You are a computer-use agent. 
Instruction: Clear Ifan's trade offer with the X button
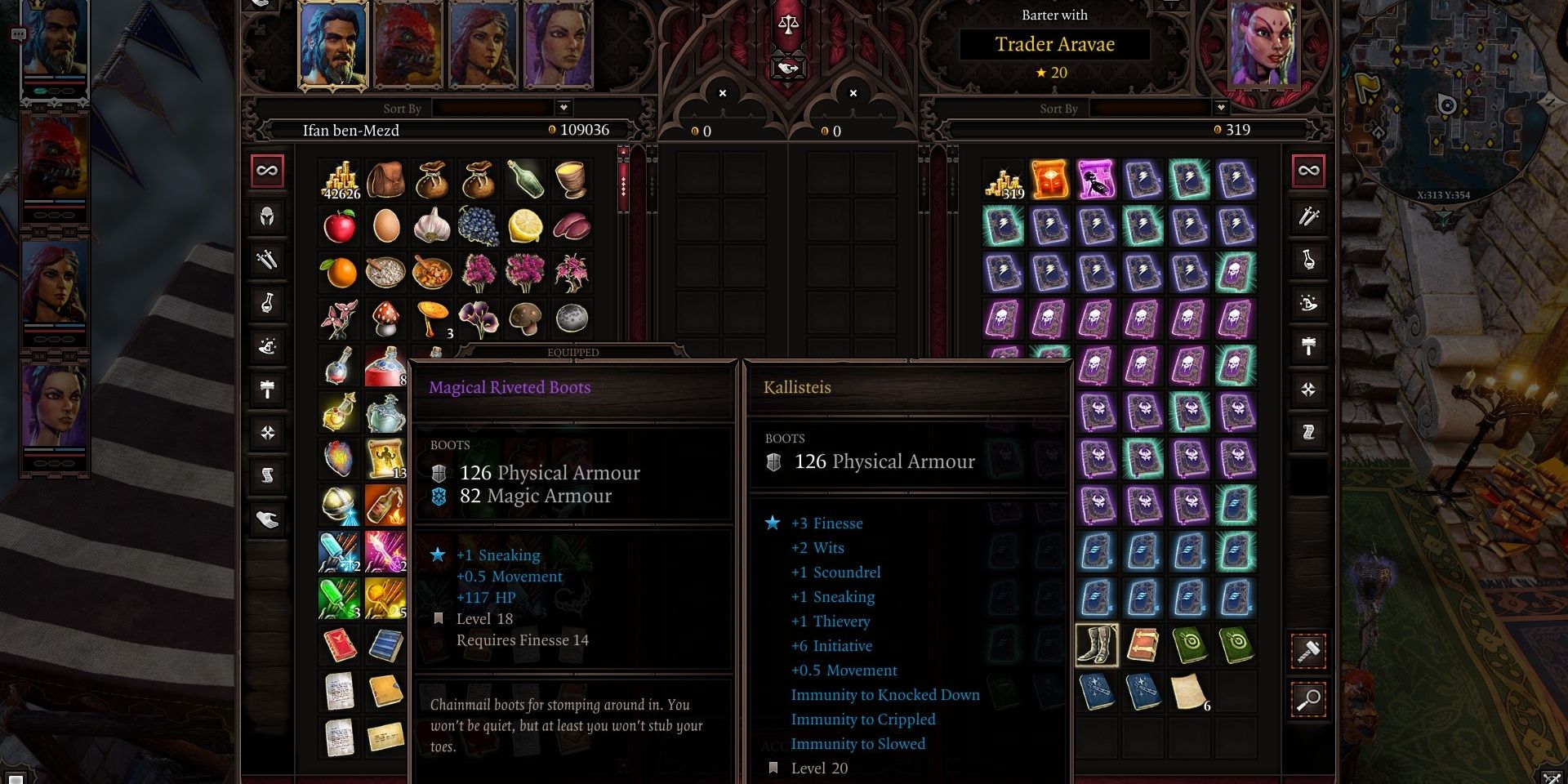click(x=722, y=93)
